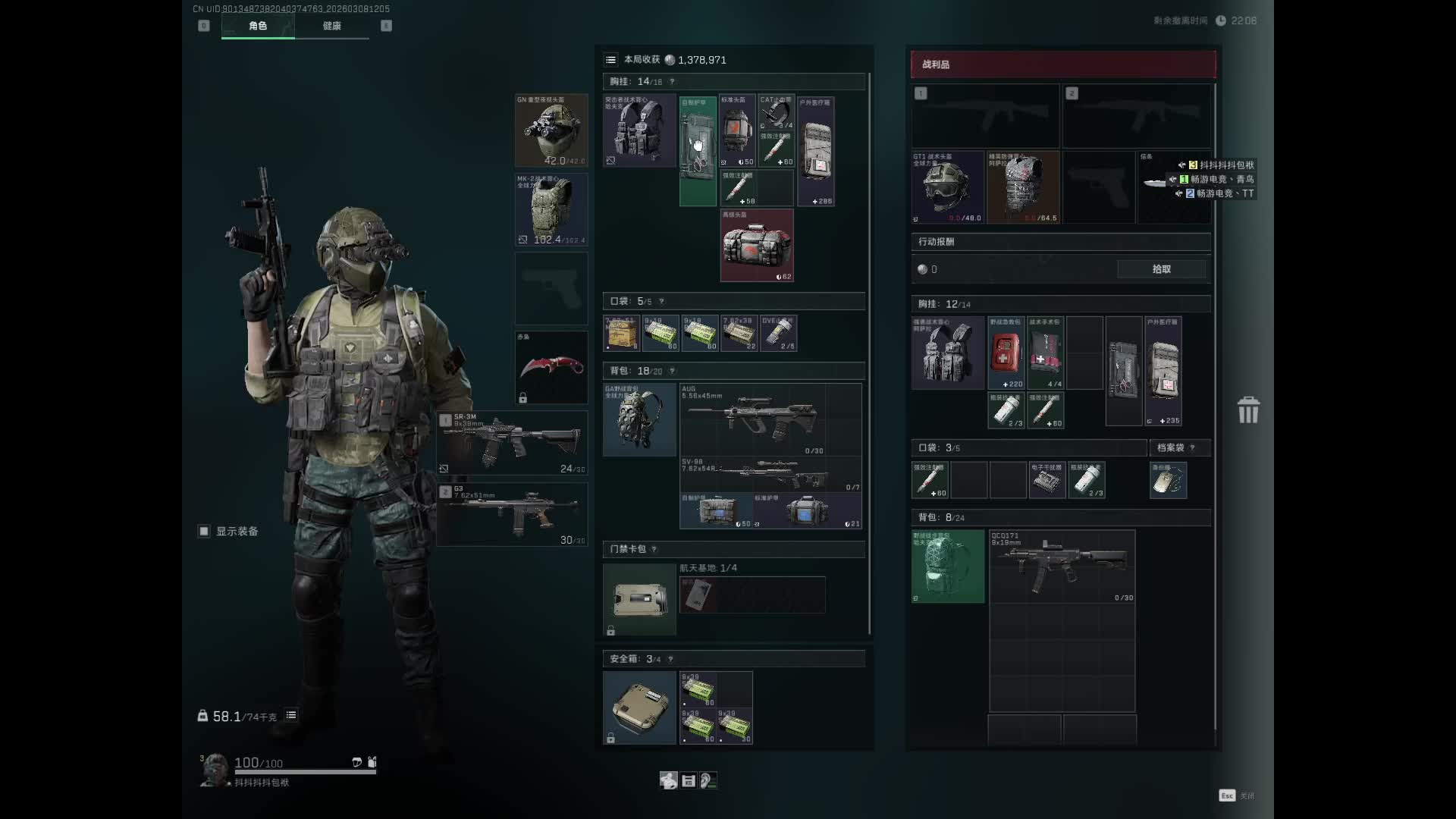This screenshot has height=819, width=1456.
Task: Click the trash can discard icon
Action: pyautogui.click(x=1248, y=410)
